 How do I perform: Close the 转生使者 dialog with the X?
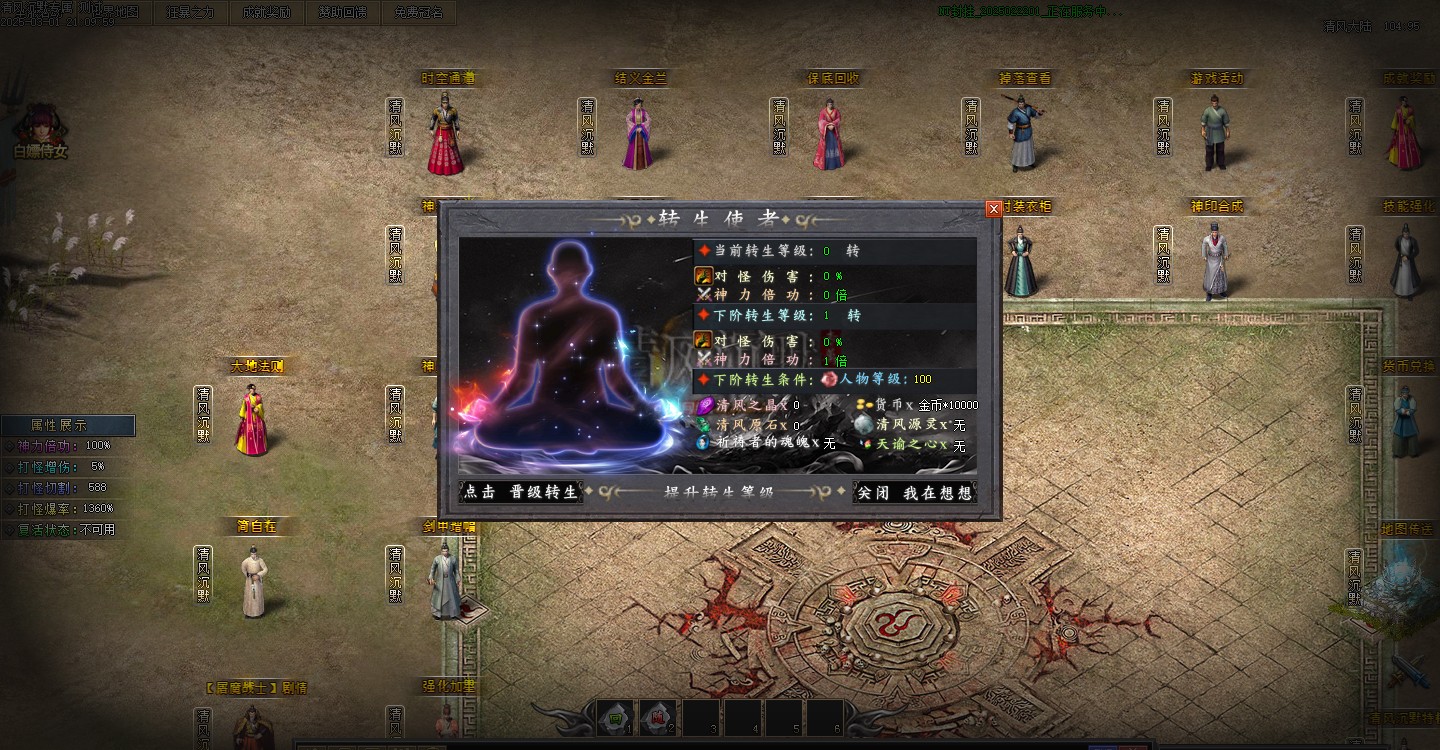pos(993,209)
